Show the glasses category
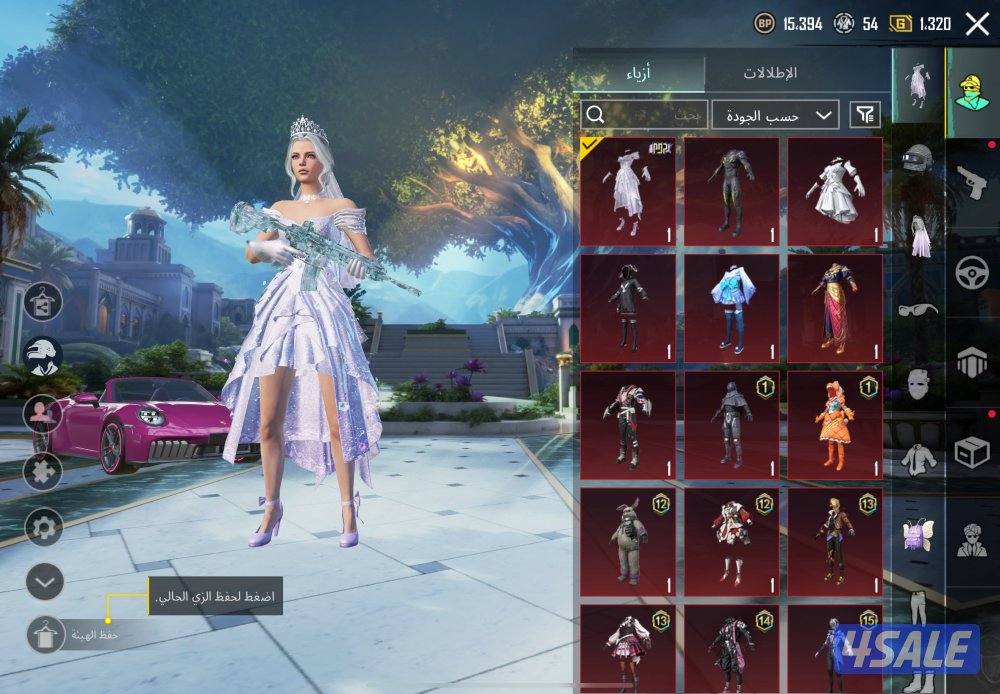The image size is (1000, 694). click(918, 308)
